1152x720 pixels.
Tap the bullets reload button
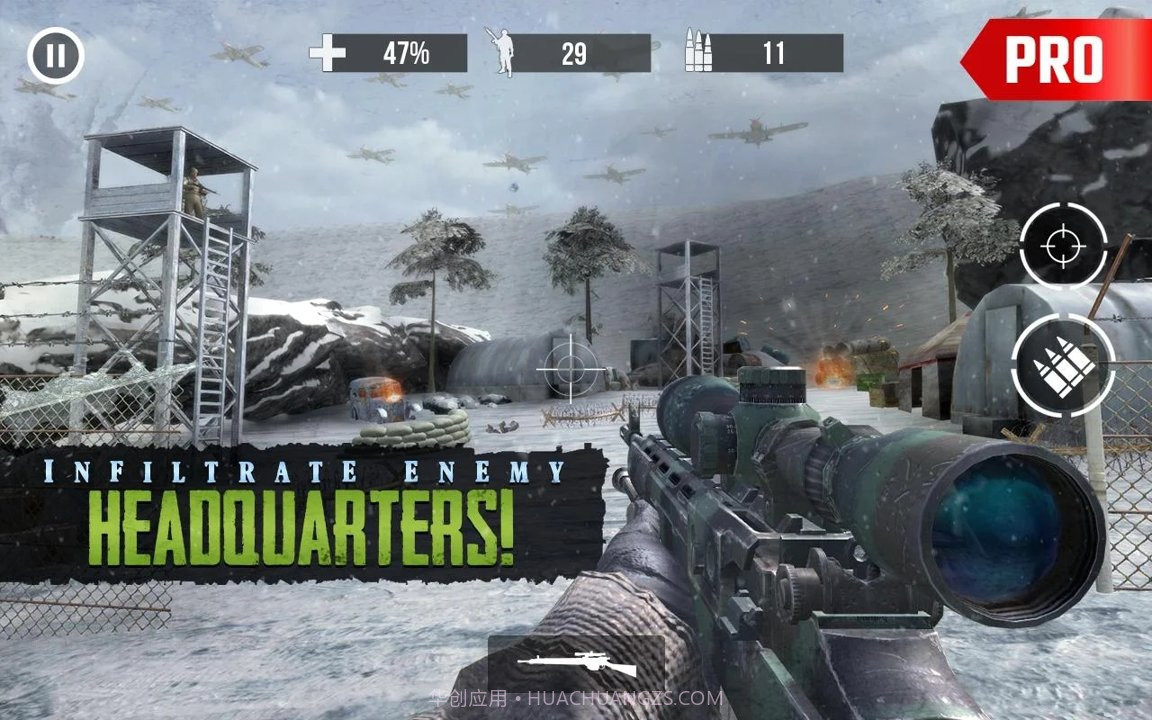point(1063,366)
